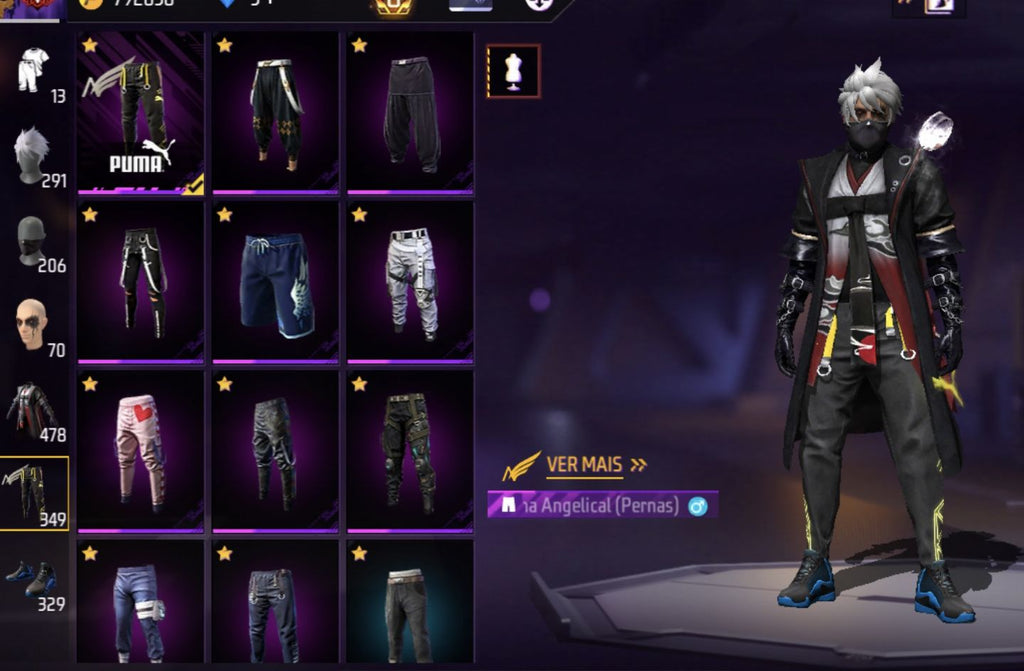The height and width of the screenshot is (671, 1024).
Task: Open the mask category tab
Action: 35,243
